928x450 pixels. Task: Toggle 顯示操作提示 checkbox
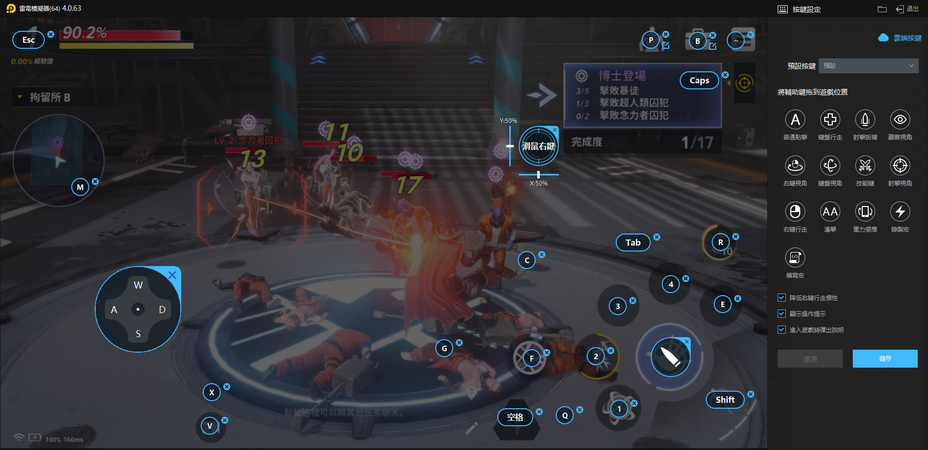click(782, 314)
